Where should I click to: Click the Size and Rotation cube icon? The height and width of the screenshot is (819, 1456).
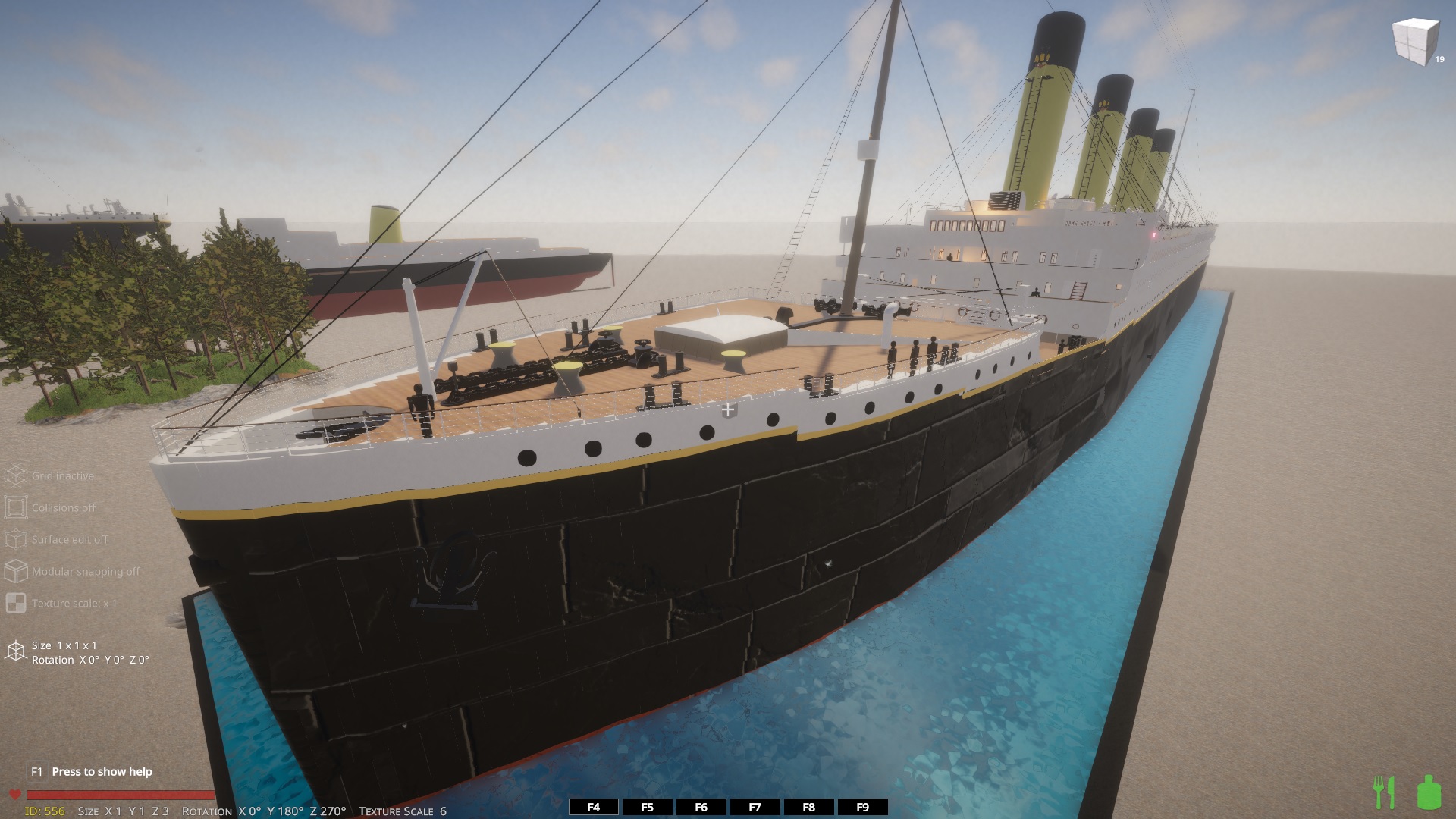(x=16, y=651)
